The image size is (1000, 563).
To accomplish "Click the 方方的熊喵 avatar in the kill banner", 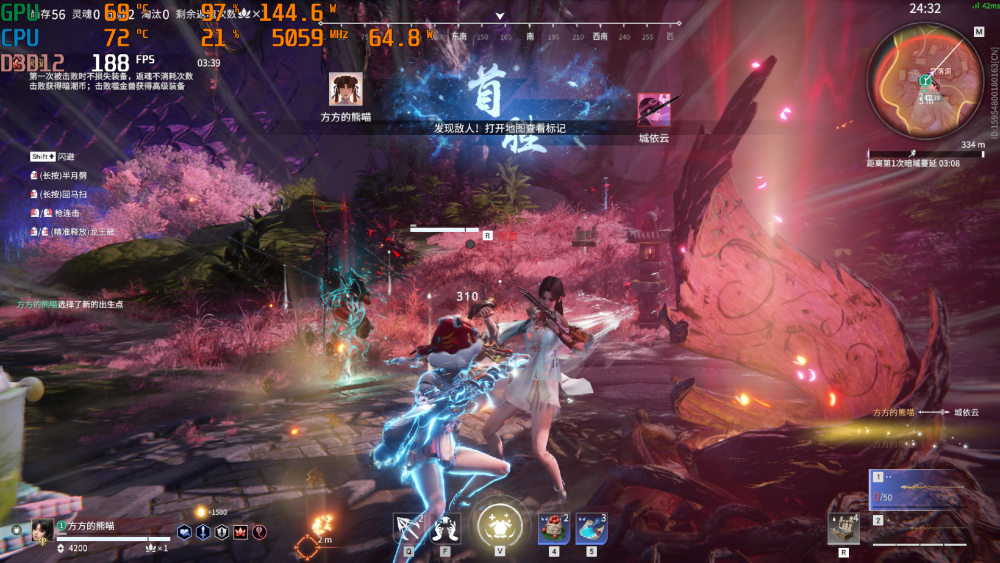I will click(343, 89).
